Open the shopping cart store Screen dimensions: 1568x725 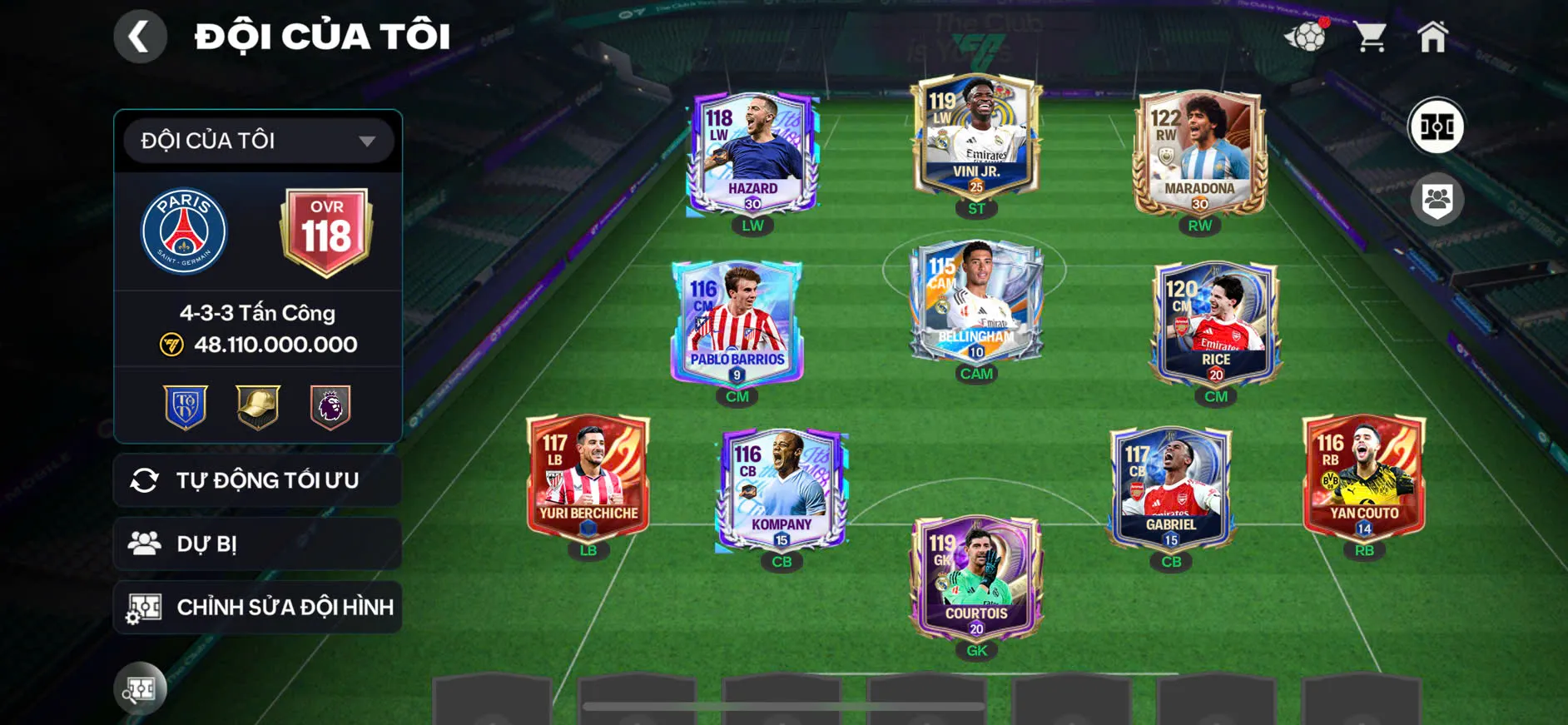(1369, 37)
